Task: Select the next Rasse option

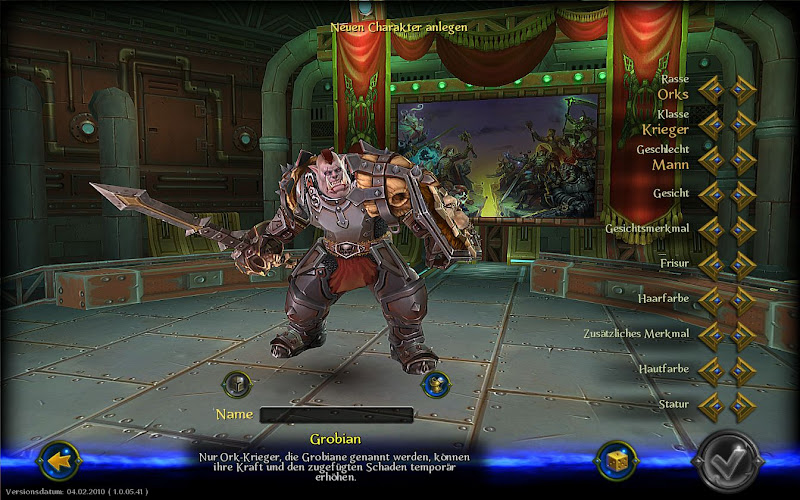Action: [x=741, y=89]
